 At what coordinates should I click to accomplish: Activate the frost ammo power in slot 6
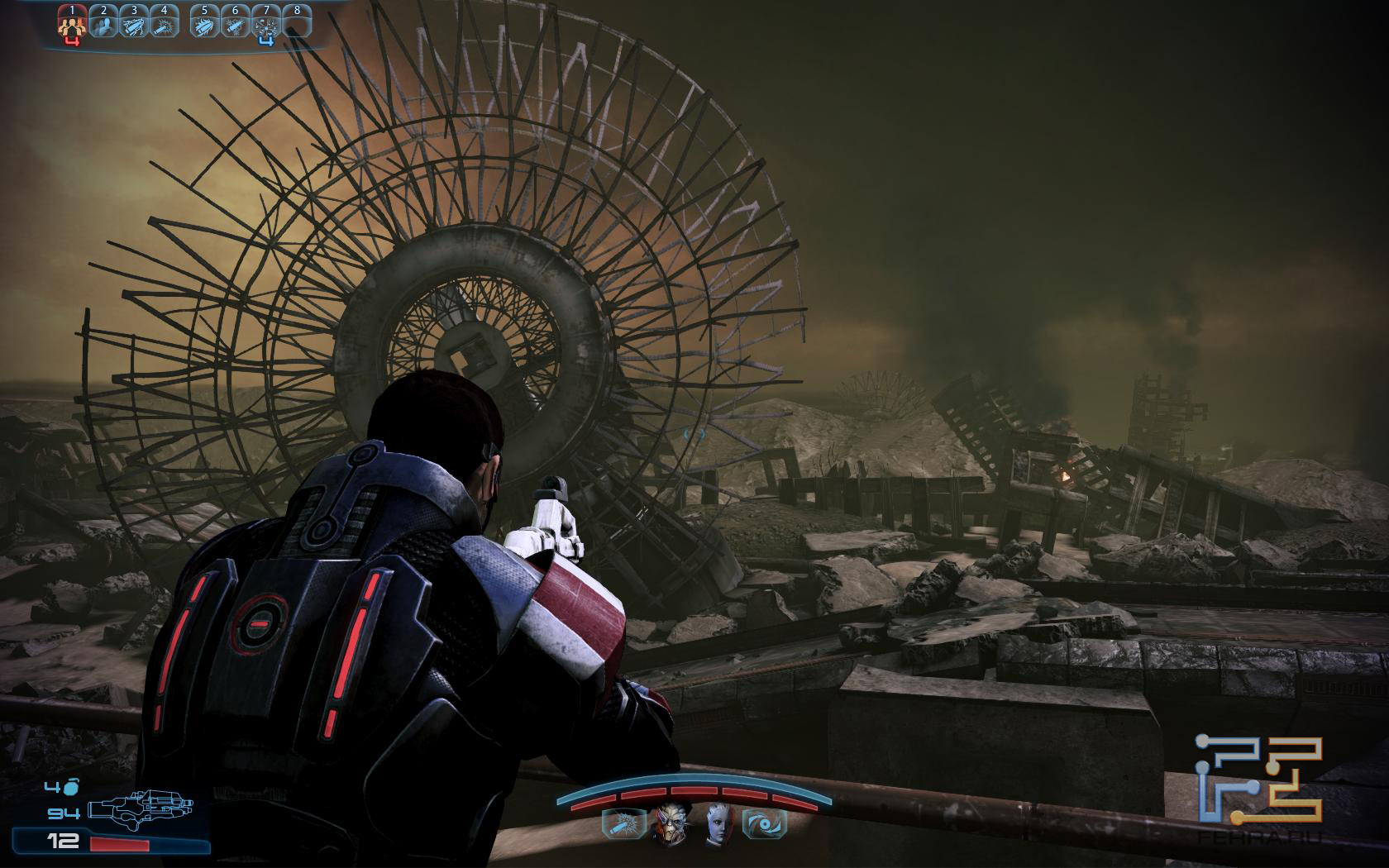pyautogui.click(x=236, y=24)
